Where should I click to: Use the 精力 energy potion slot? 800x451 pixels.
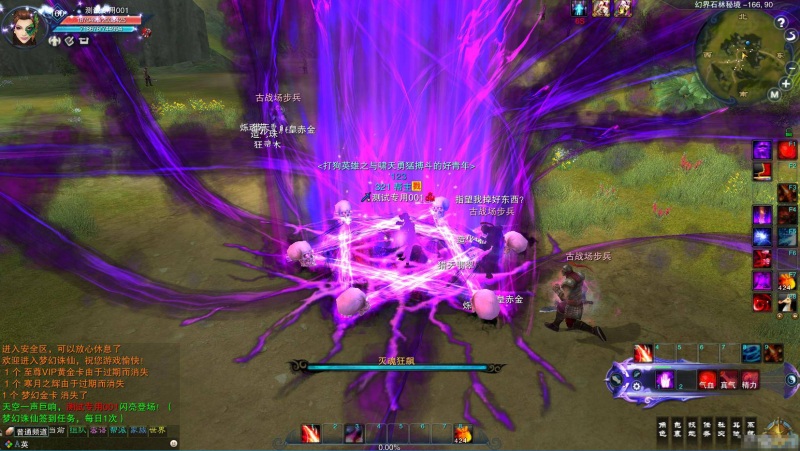click(749, 381)
